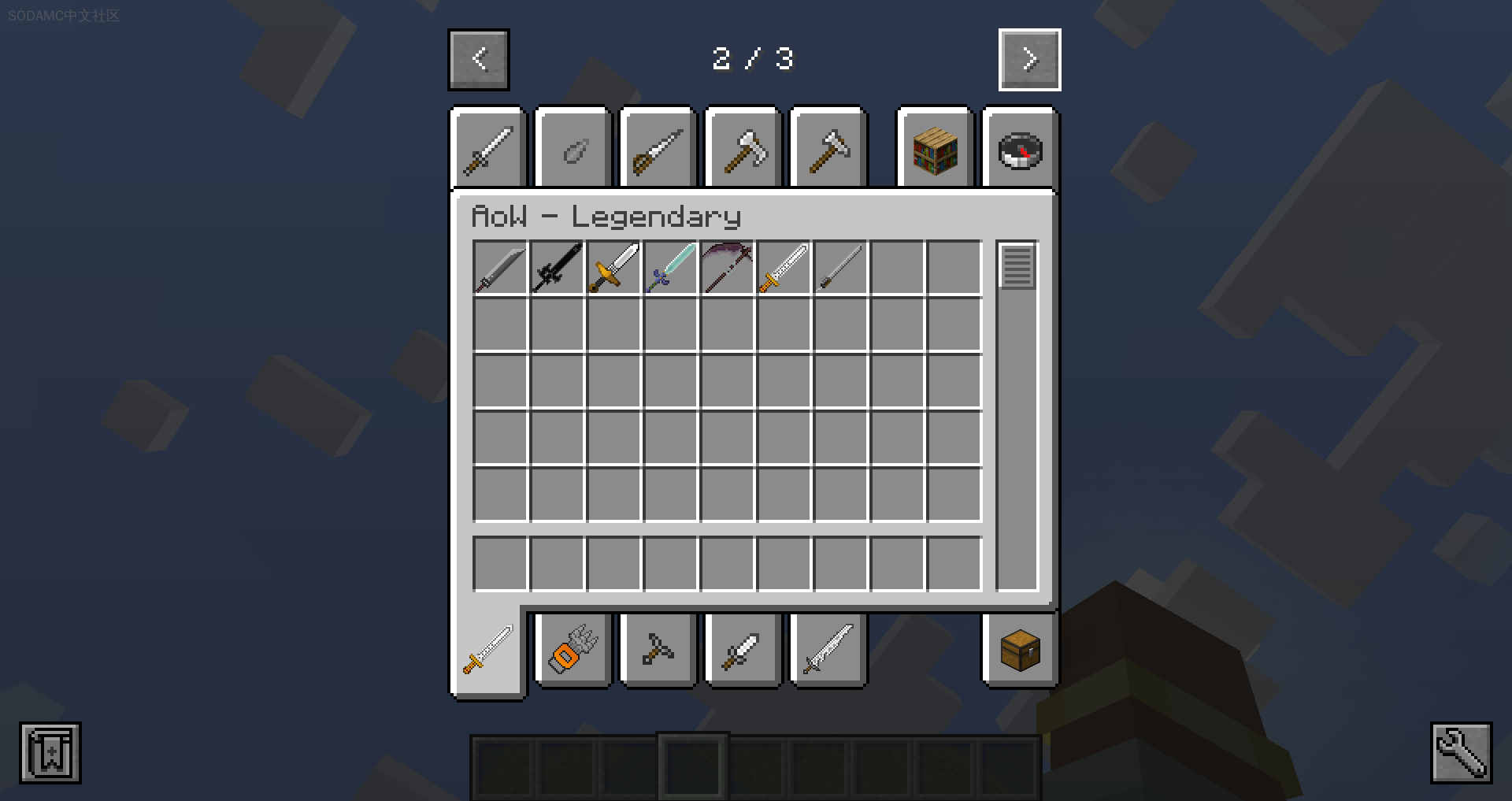Open the dagger tab
Screen dimensions: 1512x801
(x=742, y=651)
